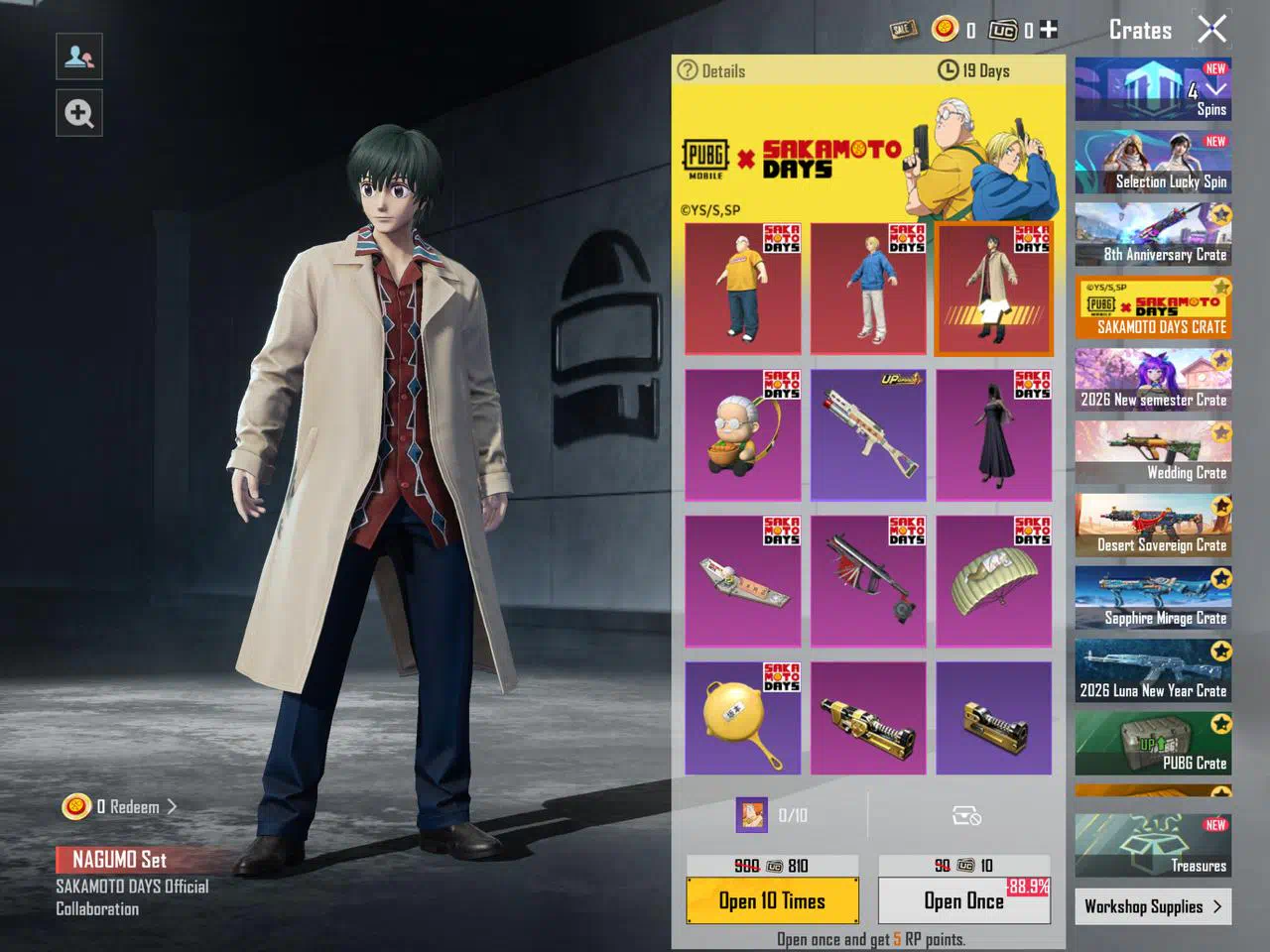This screenshot has height=952, width=1270.
Task: Click the Open Once button
Action: [963, 900]
